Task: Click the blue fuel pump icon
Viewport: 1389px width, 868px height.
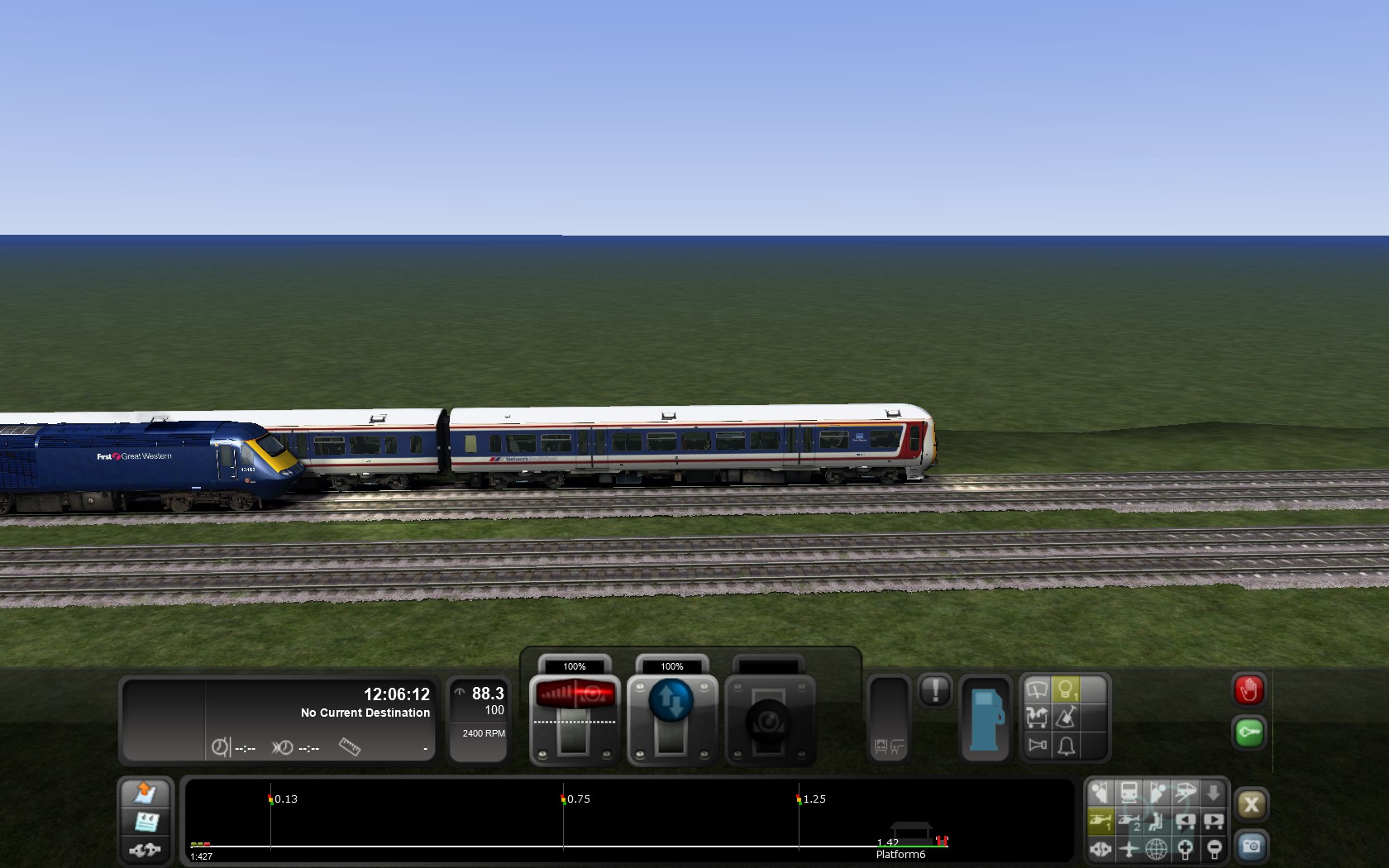Action: [x=985, y=719]
